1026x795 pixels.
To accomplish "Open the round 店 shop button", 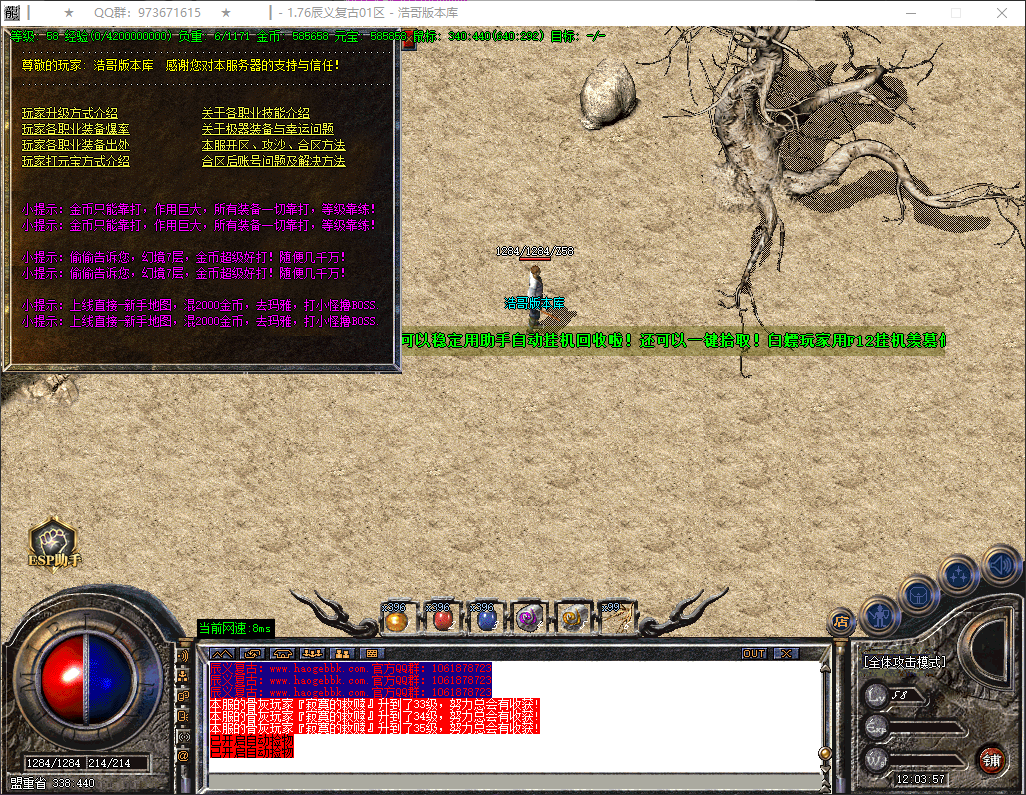I will tap(842, 622).
